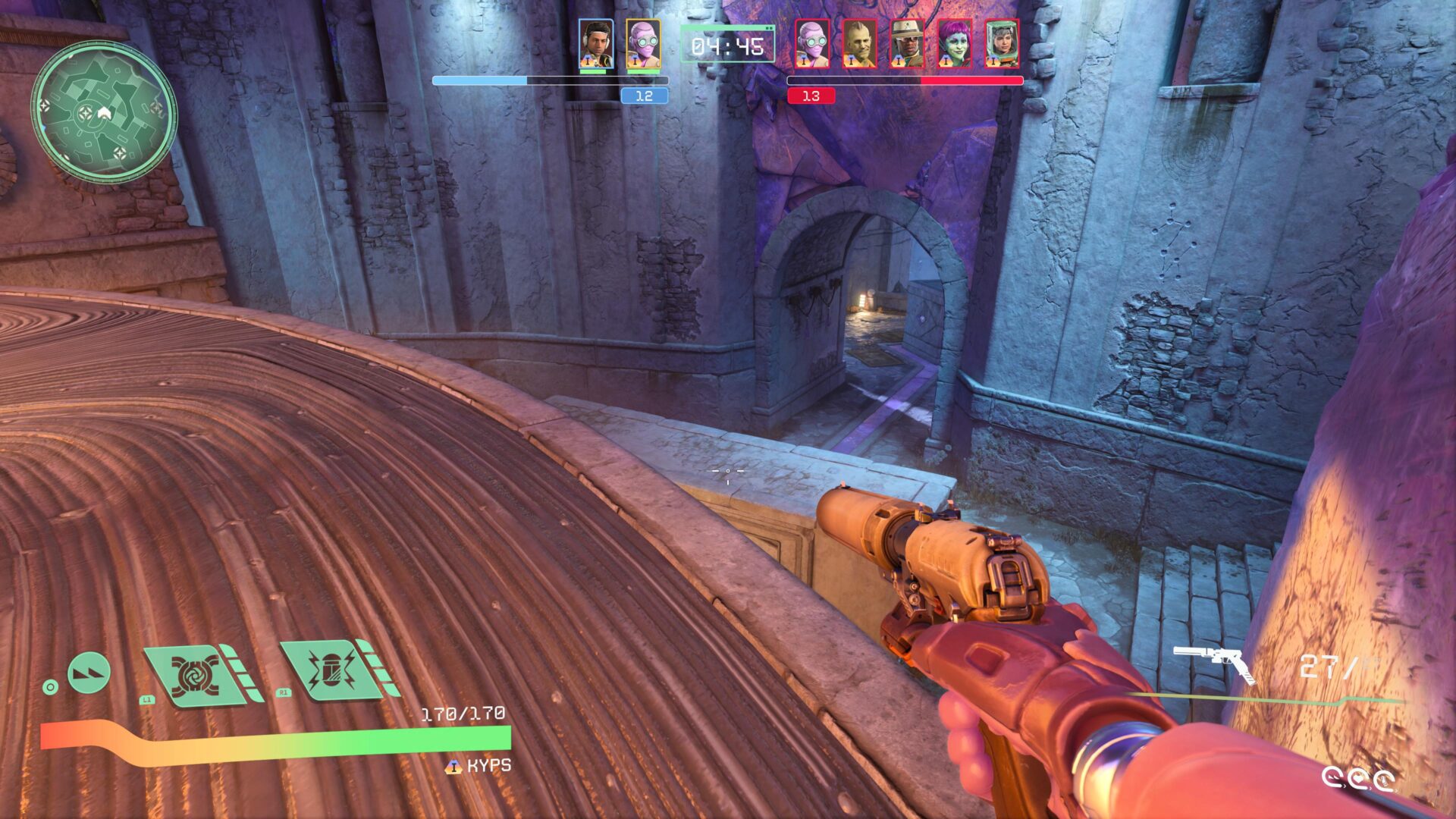Select the enemy portrait wearing a hat
Viewport: 1456px width, 819px height.
907,44
